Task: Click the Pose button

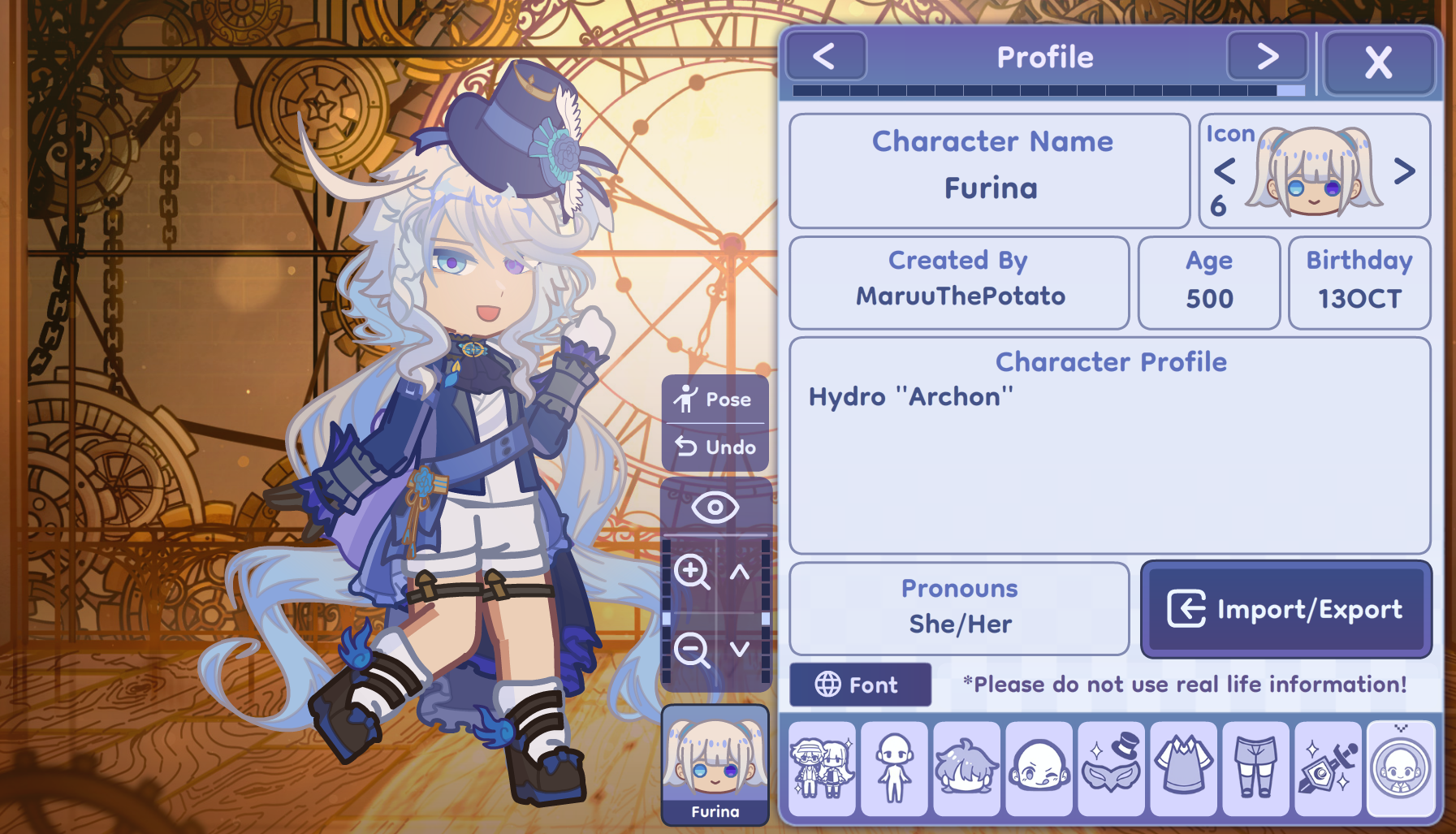Action: pyautogui.click(x=715, y=399)
